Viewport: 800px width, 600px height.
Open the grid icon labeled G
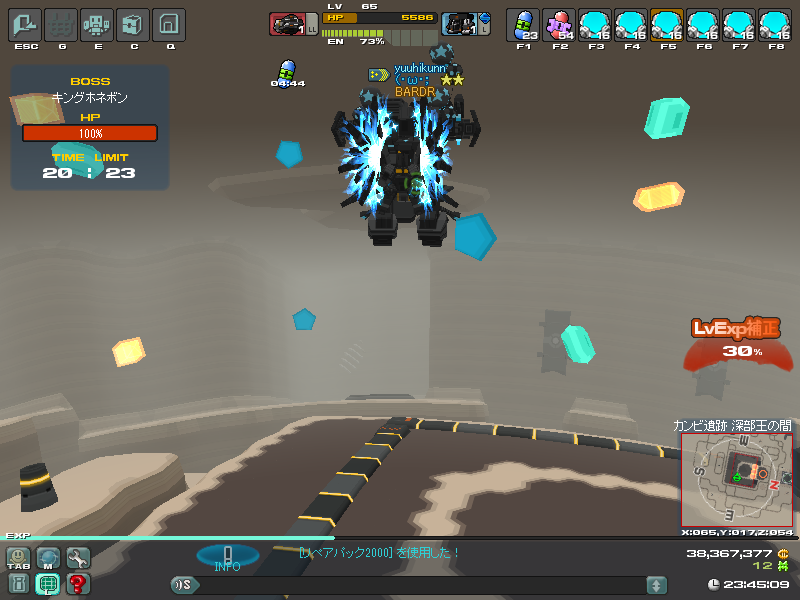pos(61,23)
